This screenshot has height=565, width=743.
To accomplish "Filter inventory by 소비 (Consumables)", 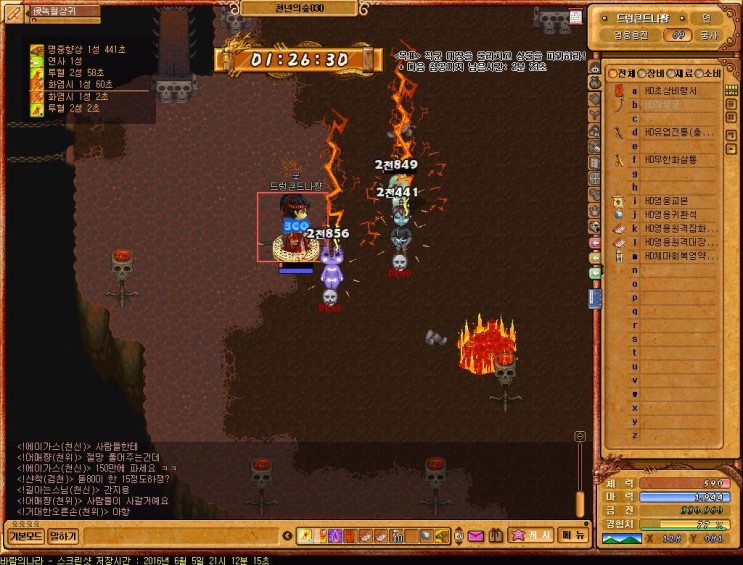I will click(x=711, y=73).
